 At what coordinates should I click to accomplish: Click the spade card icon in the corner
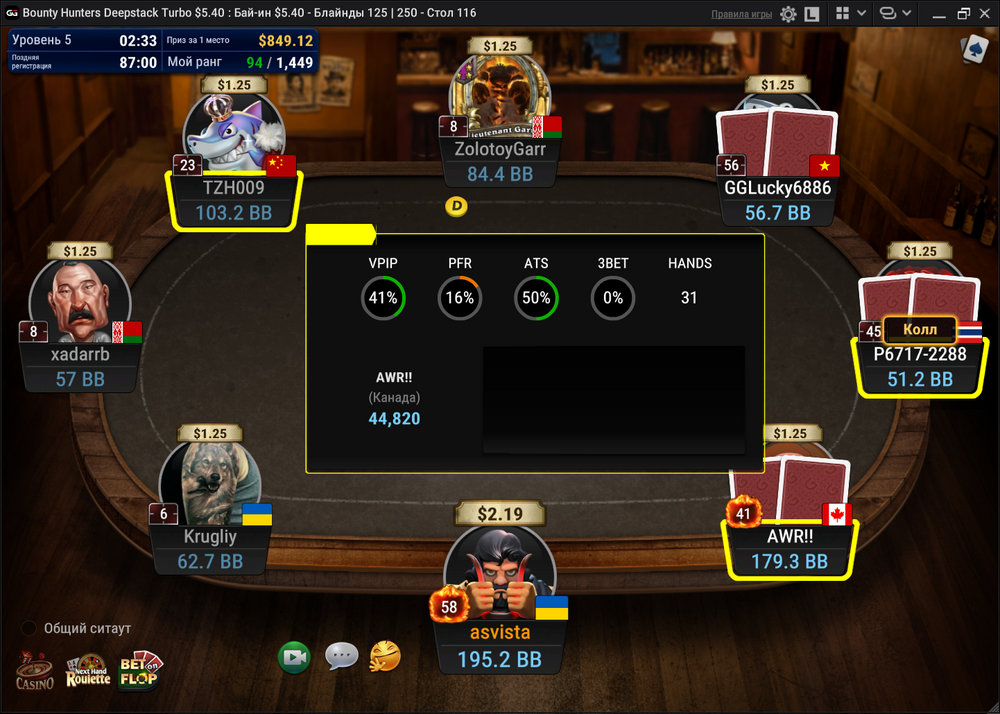tap(972, 48)
